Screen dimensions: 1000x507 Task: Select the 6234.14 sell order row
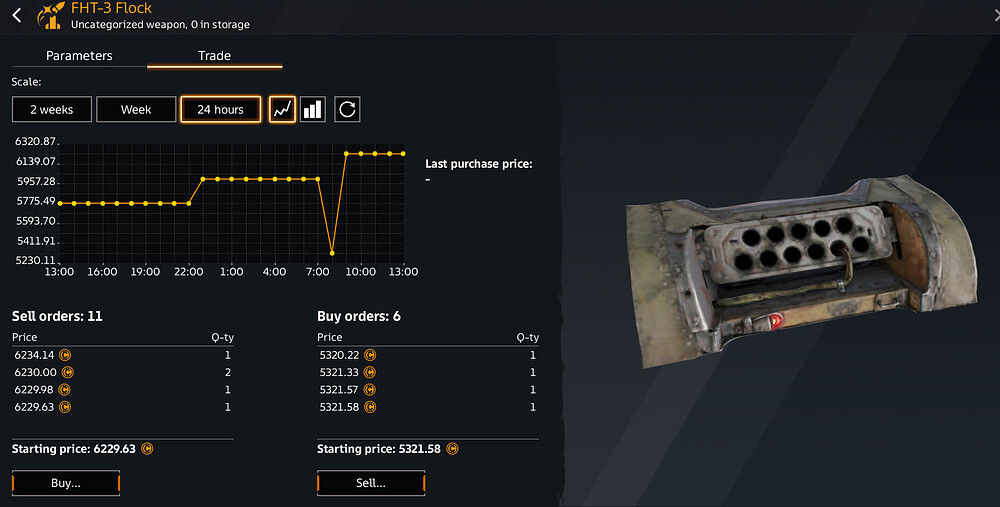[x=122, y=355]
